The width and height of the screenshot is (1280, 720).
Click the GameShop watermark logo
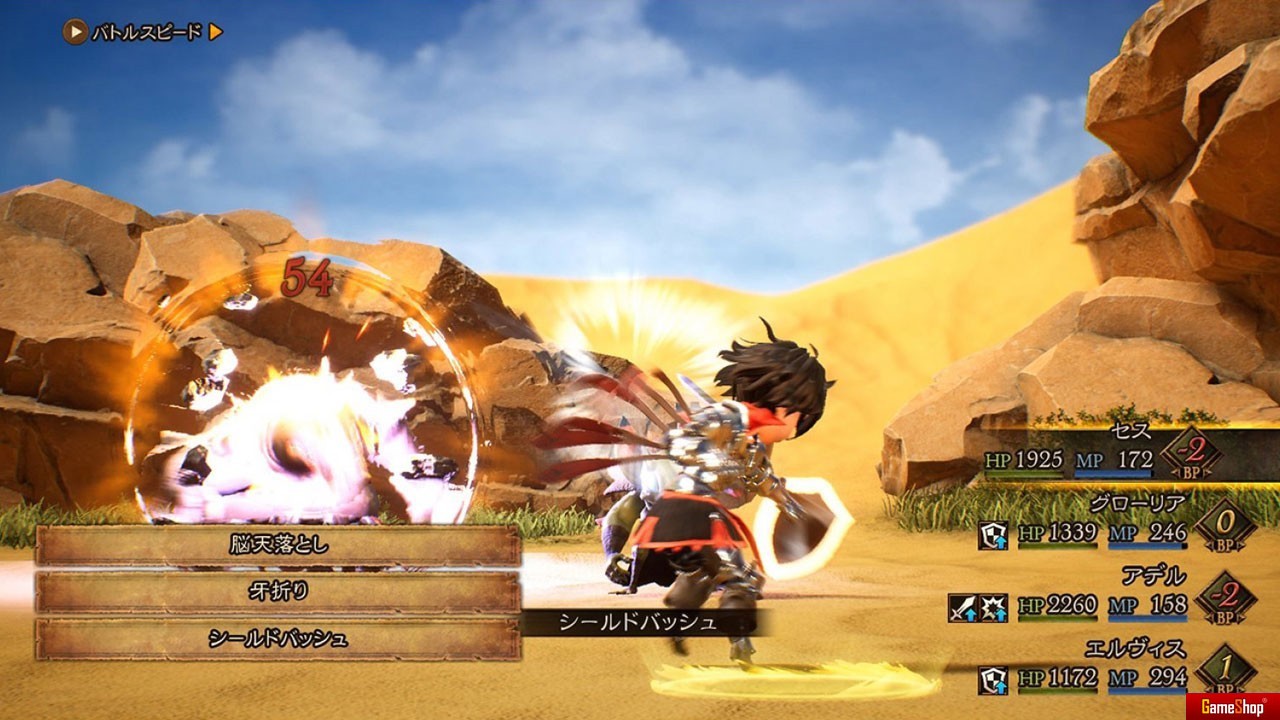pos(1232,706)
